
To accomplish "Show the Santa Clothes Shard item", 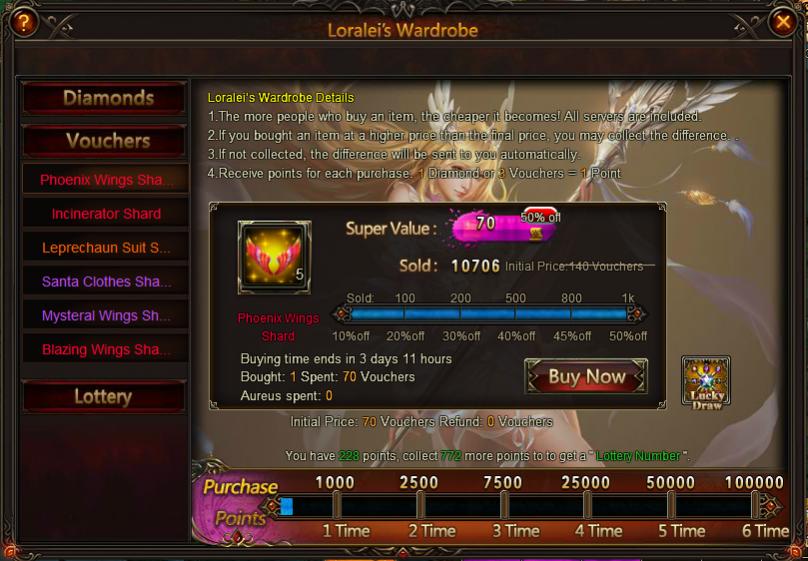I will (x=105, y=282).
